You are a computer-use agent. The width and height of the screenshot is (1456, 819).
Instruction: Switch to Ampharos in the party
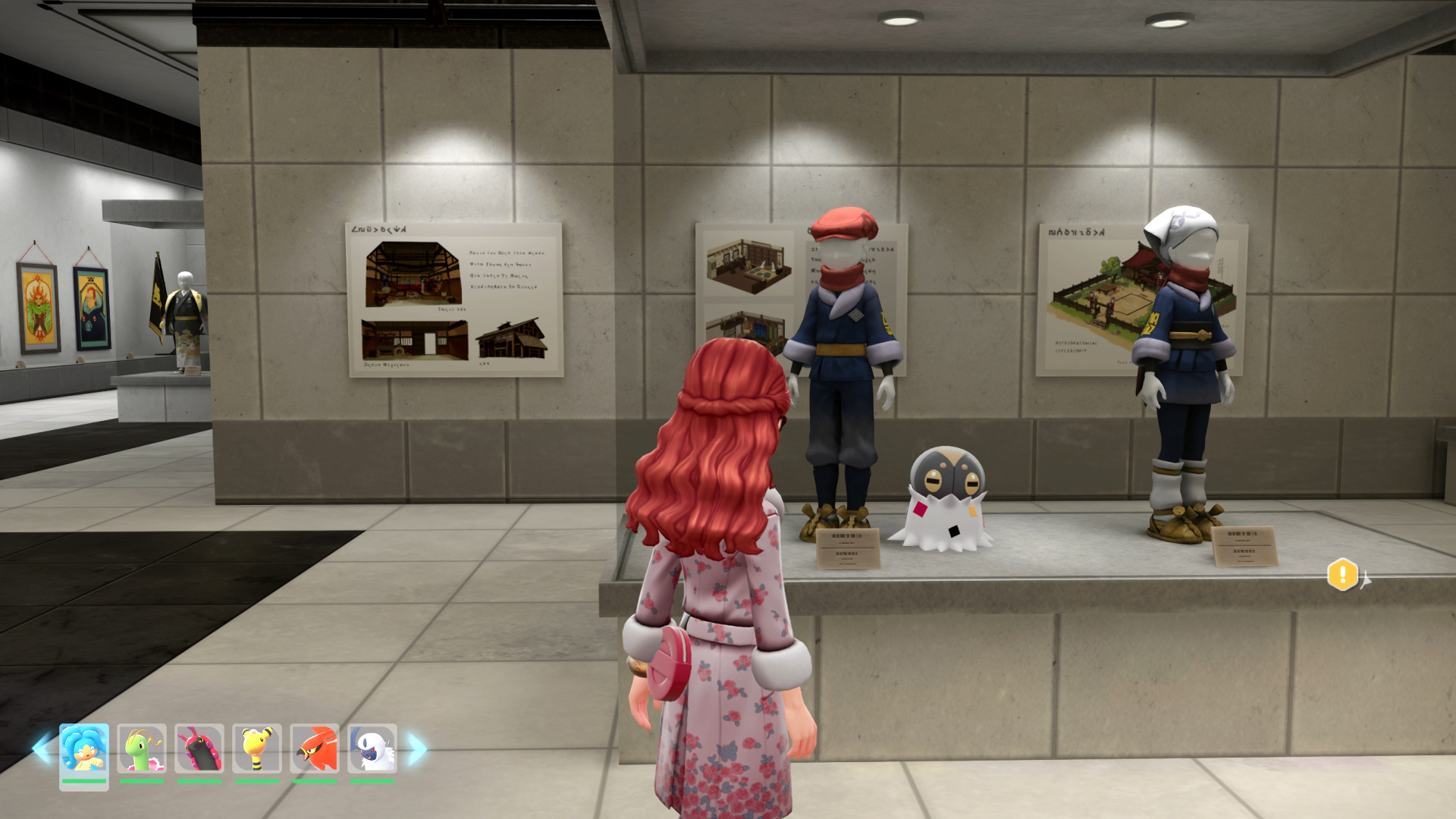(257, 749)
